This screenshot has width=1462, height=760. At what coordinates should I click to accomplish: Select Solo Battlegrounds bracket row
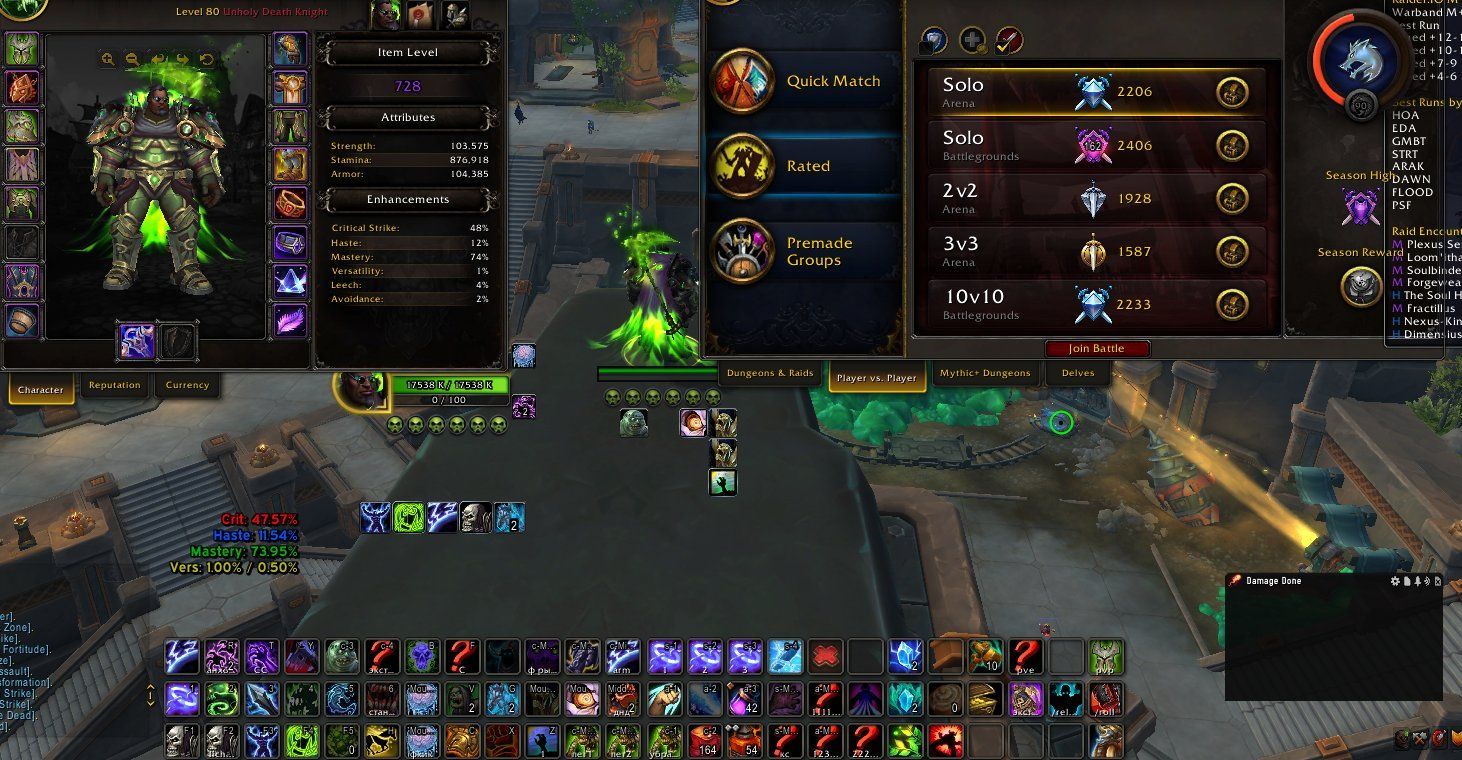(1096, 145)
